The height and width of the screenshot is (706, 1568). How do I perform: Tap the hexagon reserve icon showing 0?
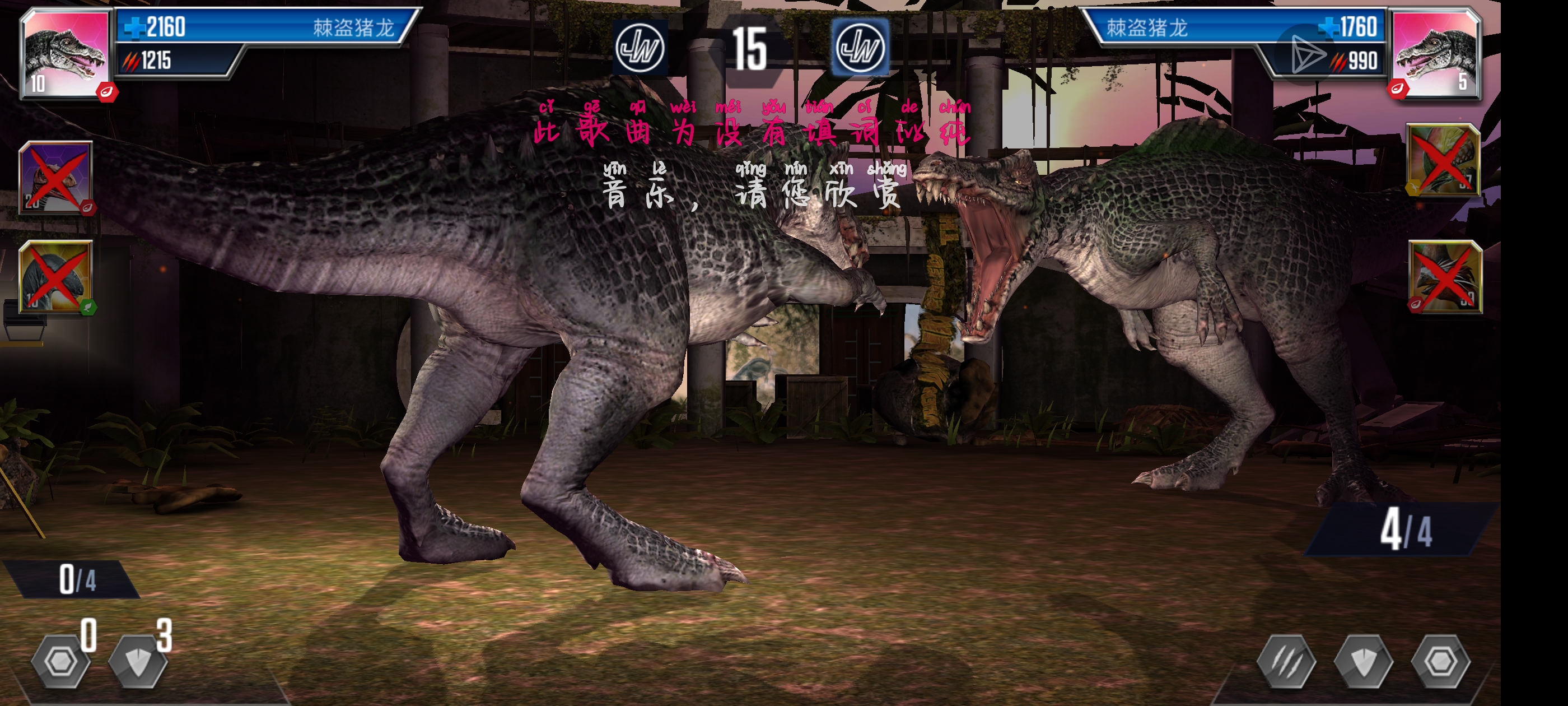(x=61, y=662)
